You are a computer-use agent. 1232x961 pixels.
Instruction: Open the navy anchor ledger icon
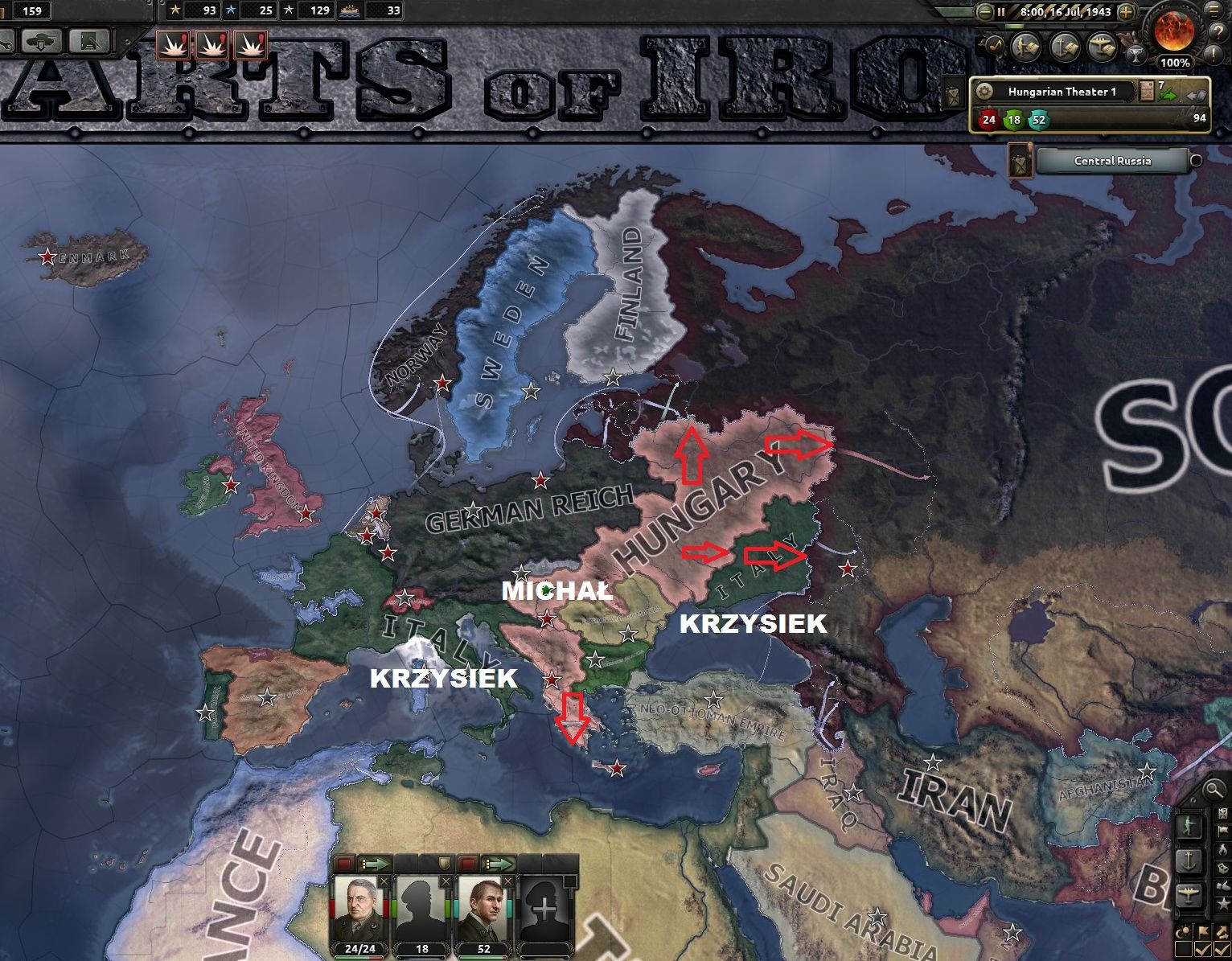(x=1065, y=47)
